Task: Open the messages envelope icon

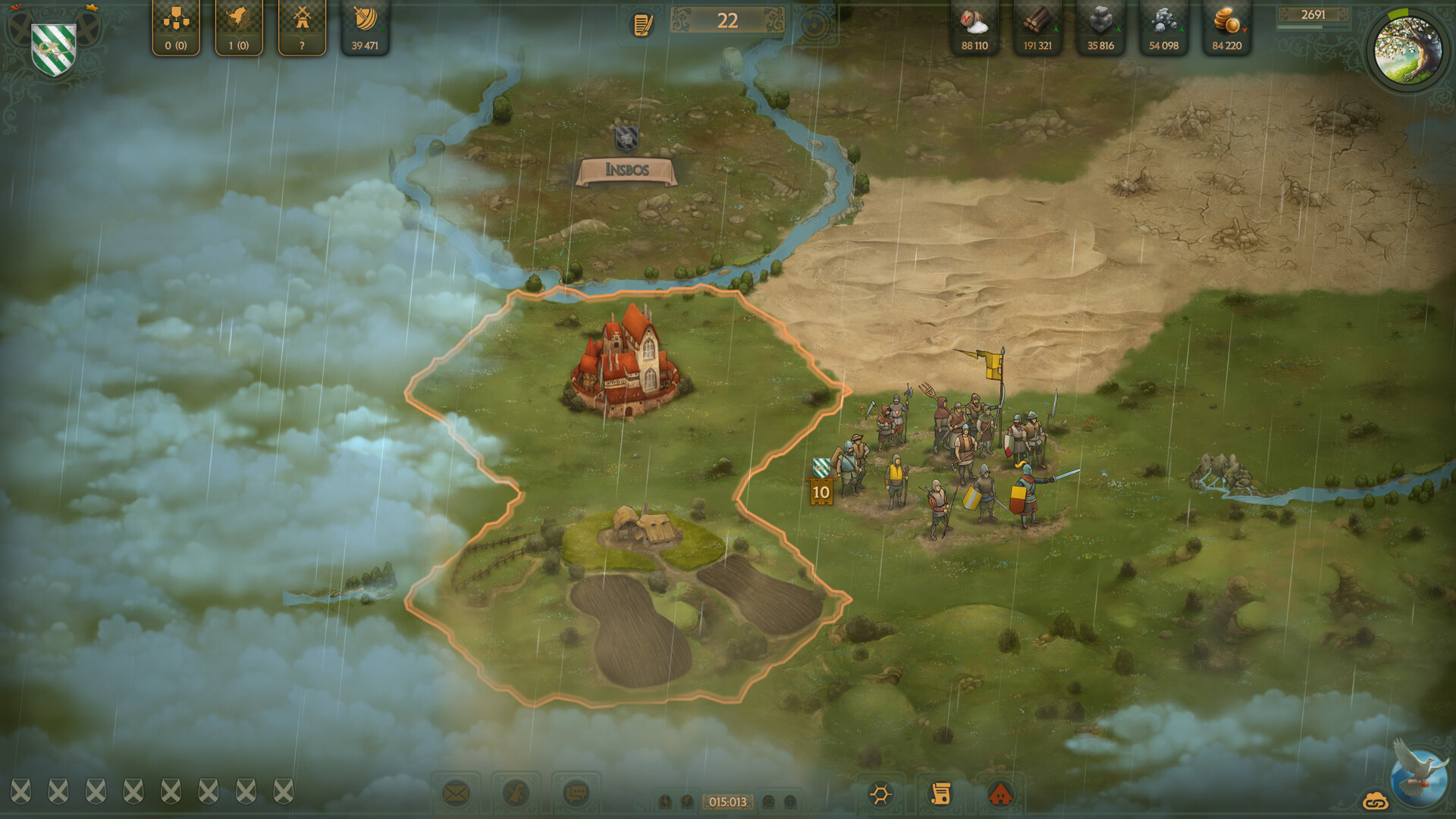Action: [x=455, y=792]
